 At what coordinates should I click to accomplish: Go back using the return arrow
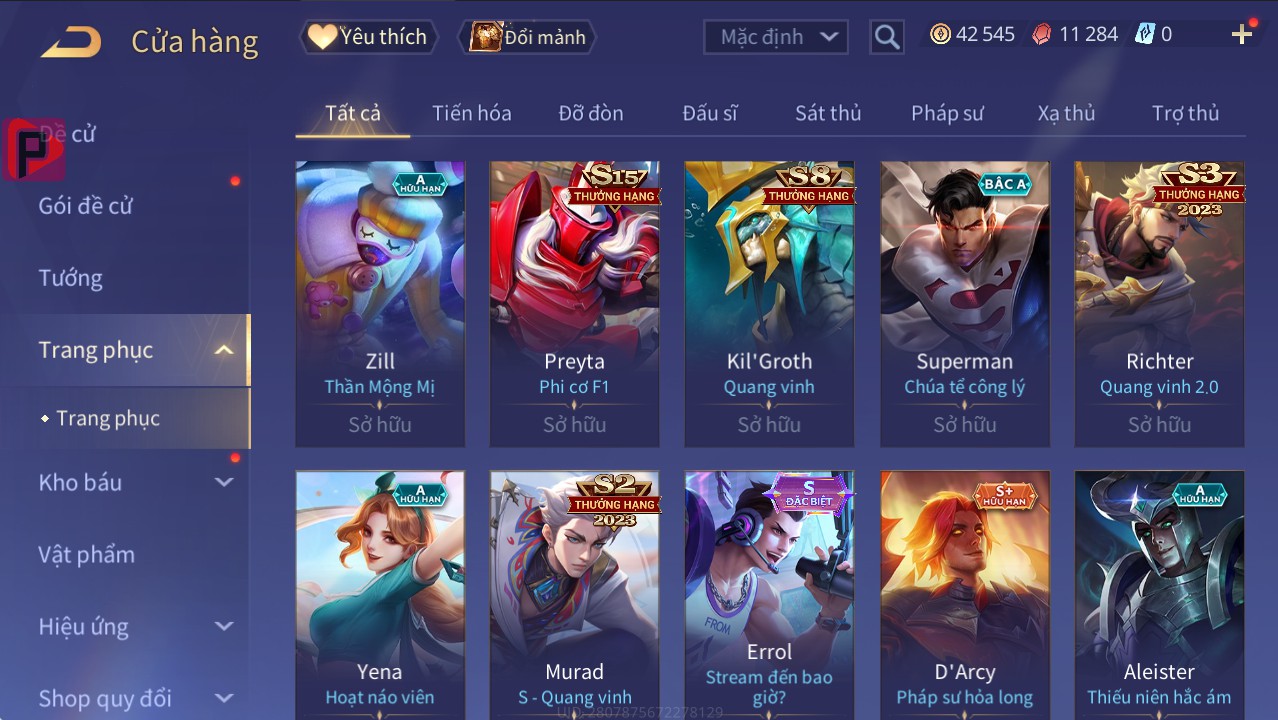click(71, 41)
